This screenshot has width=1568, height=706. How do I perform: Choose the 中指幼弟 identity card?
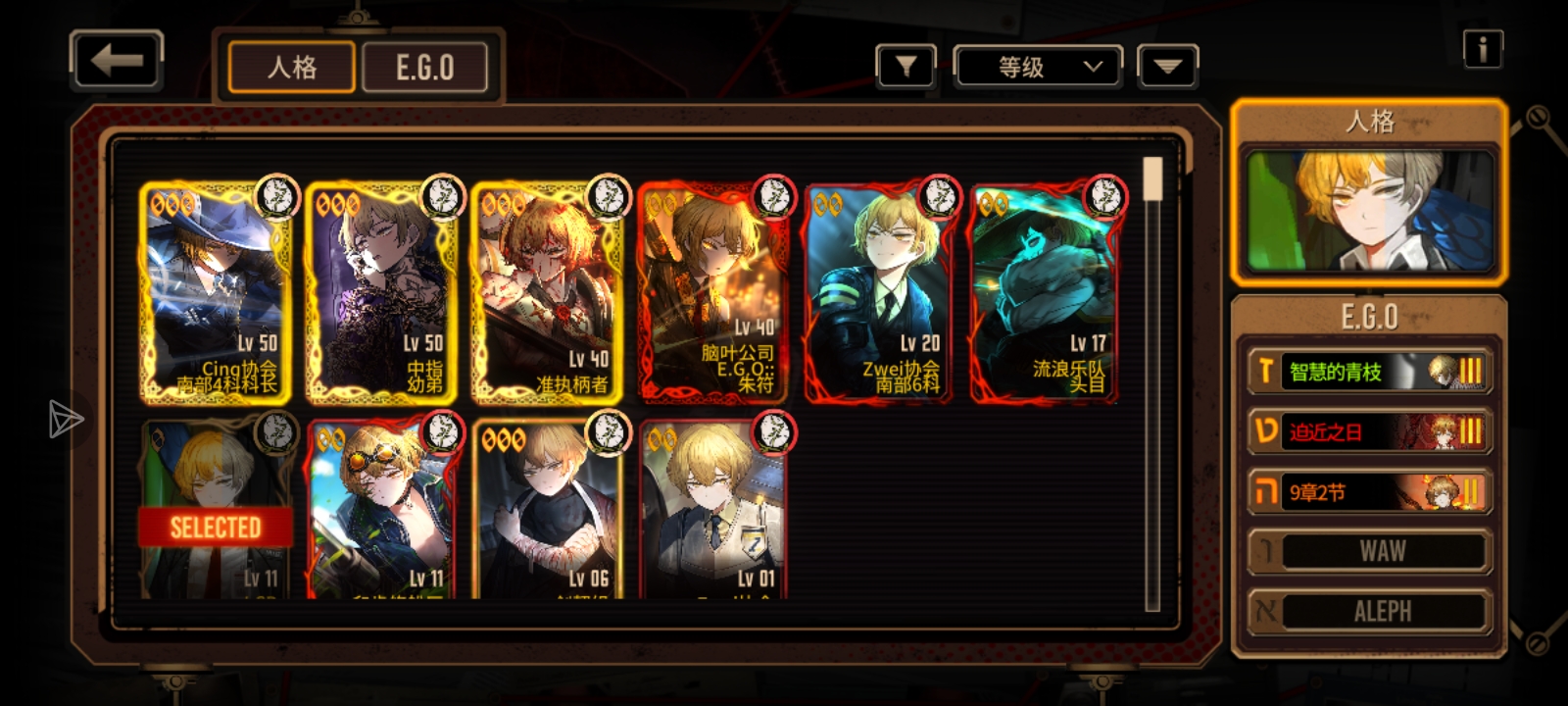click(382, 291)
